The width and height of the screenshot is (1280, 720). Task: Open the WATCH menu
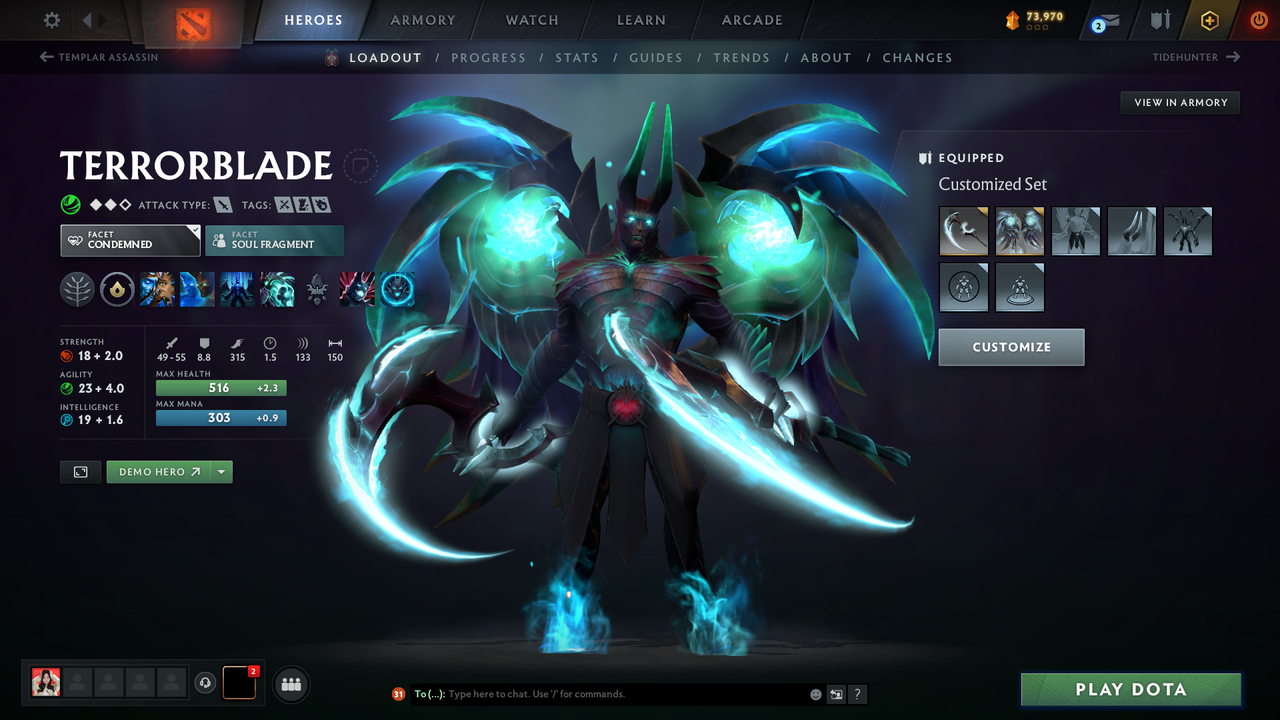tap(531, 19)
